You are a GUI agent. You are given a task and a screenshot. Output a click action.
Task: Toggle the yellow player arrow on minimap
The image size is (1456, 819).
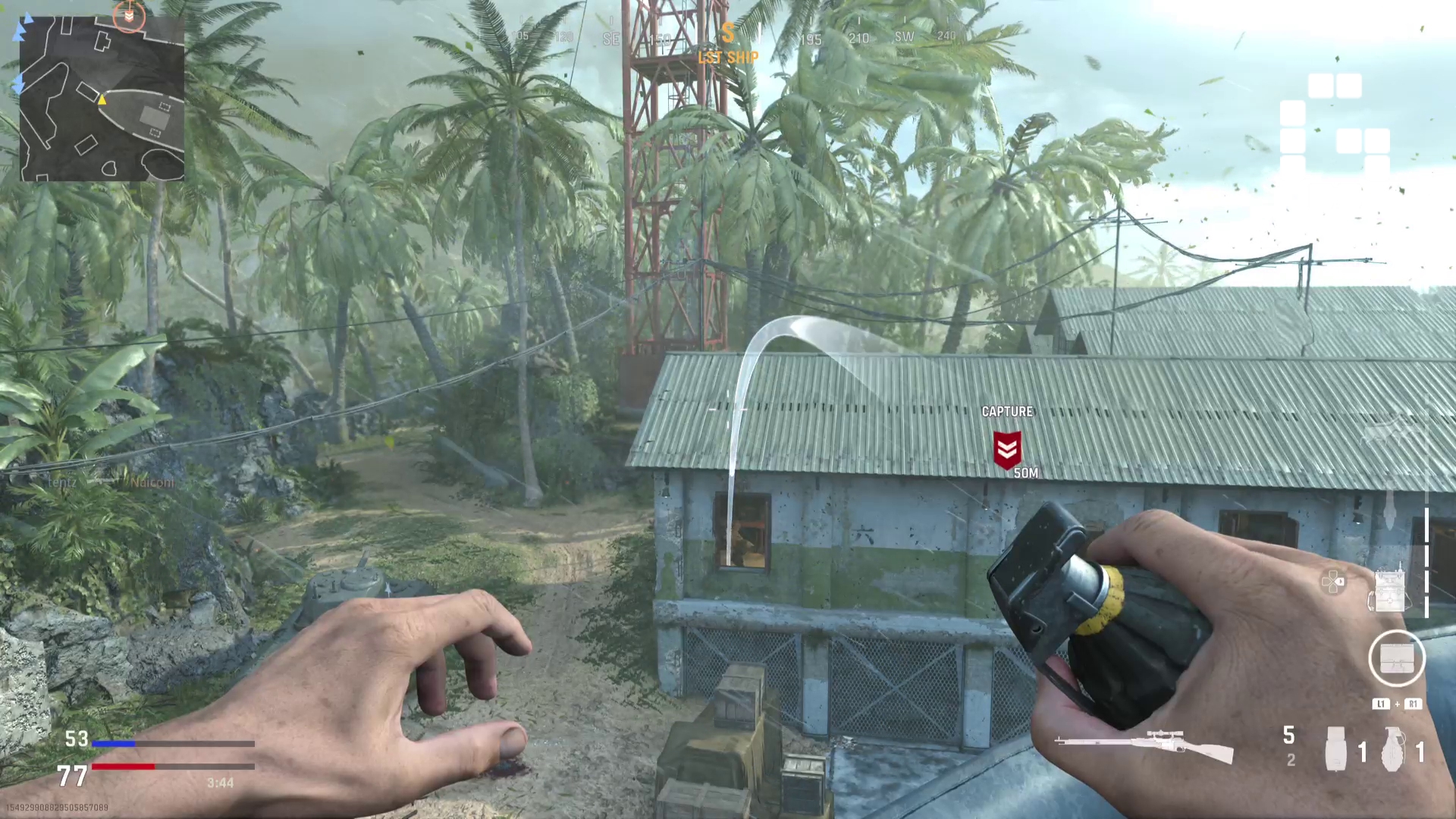point(102,99)
